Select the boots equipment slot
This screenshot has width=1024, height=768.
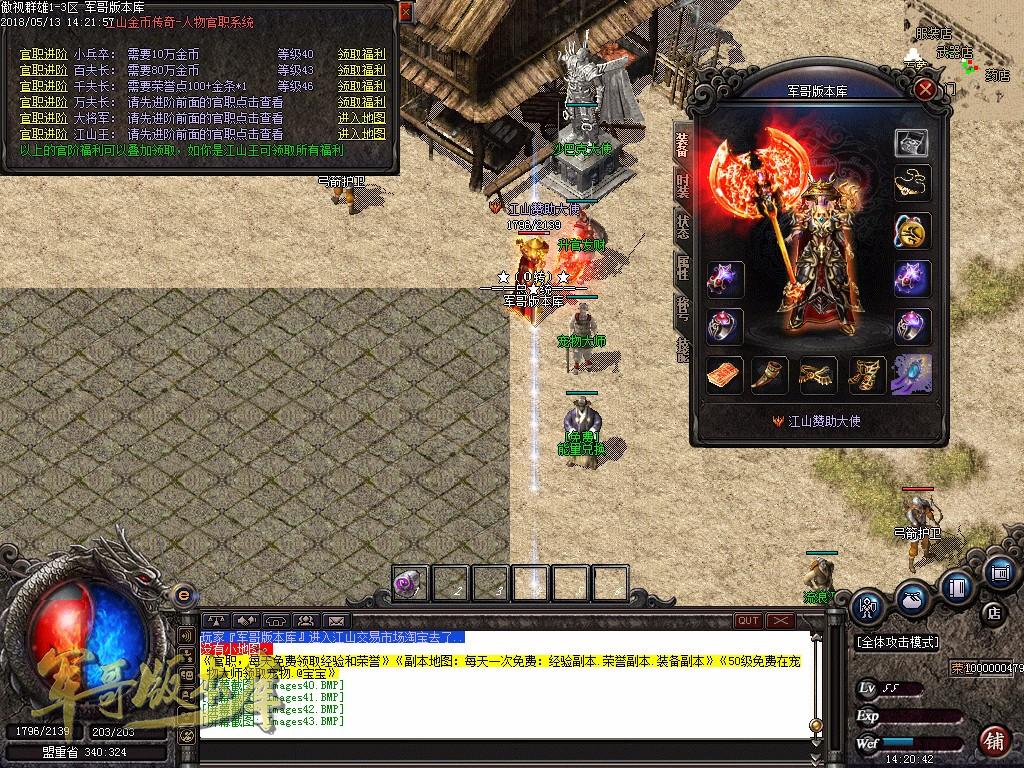click(x=865, y=375)
